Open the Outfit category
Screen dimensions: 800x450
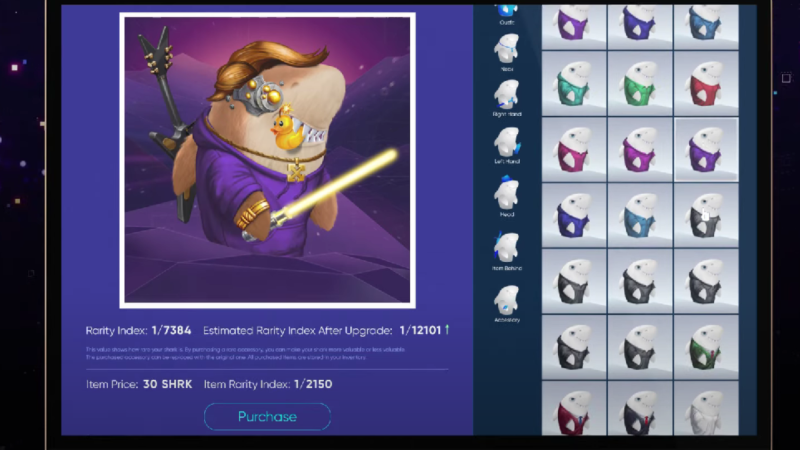coord(507,15)
